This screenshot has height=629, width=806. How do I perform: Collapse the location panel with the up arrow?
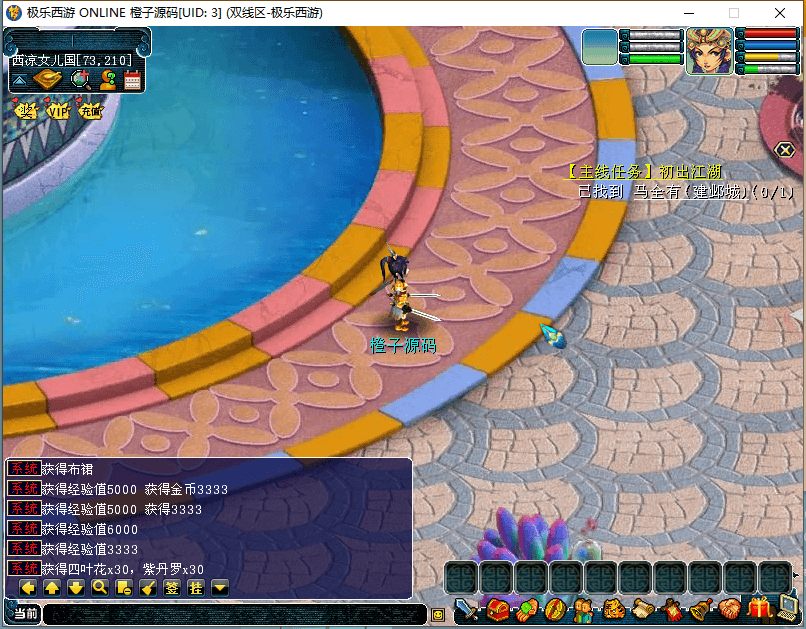[19, 80]
